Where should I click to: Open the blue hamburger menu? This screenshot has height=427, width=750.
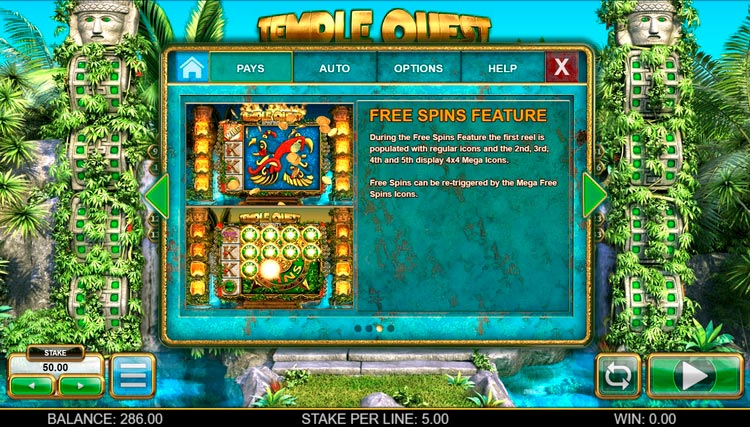point(132,376)
